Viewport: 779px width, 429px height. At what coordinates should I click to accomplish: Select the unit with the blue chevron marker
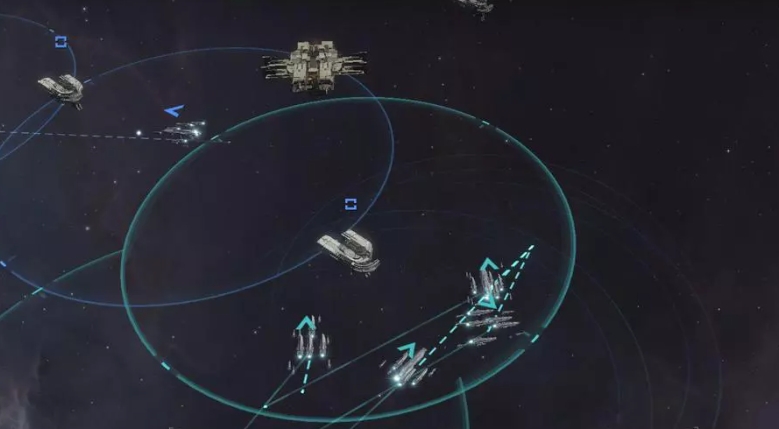coord(183,130)
